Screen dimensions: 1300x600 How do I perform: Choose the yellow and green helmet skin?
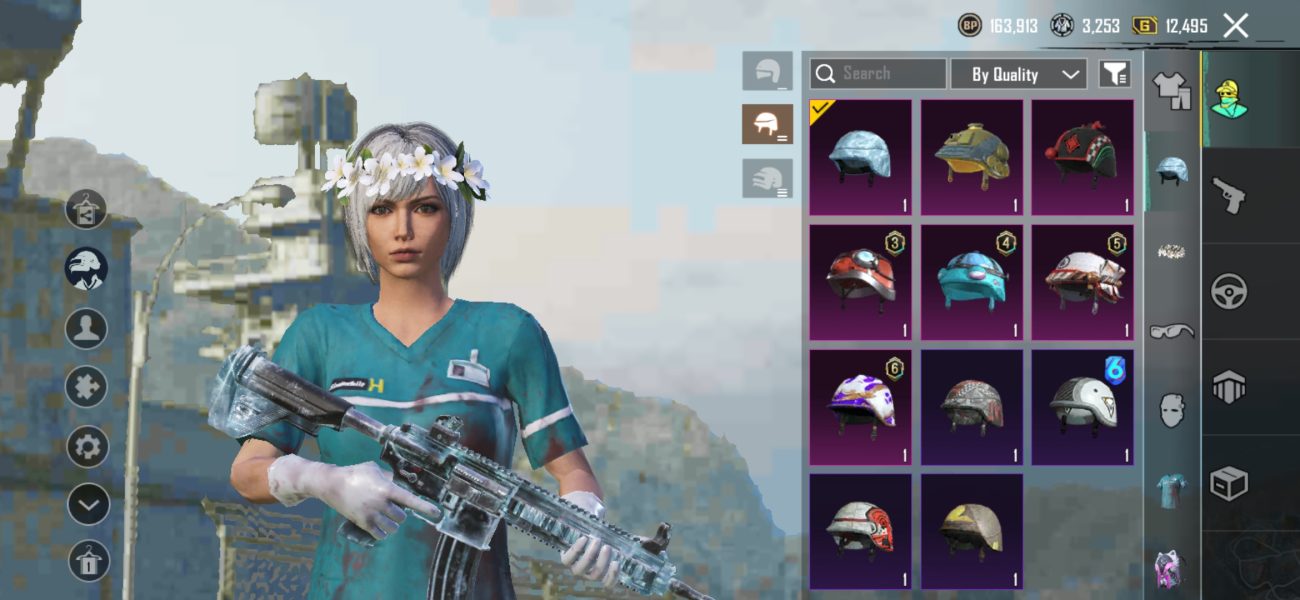(x=972, y=157)
